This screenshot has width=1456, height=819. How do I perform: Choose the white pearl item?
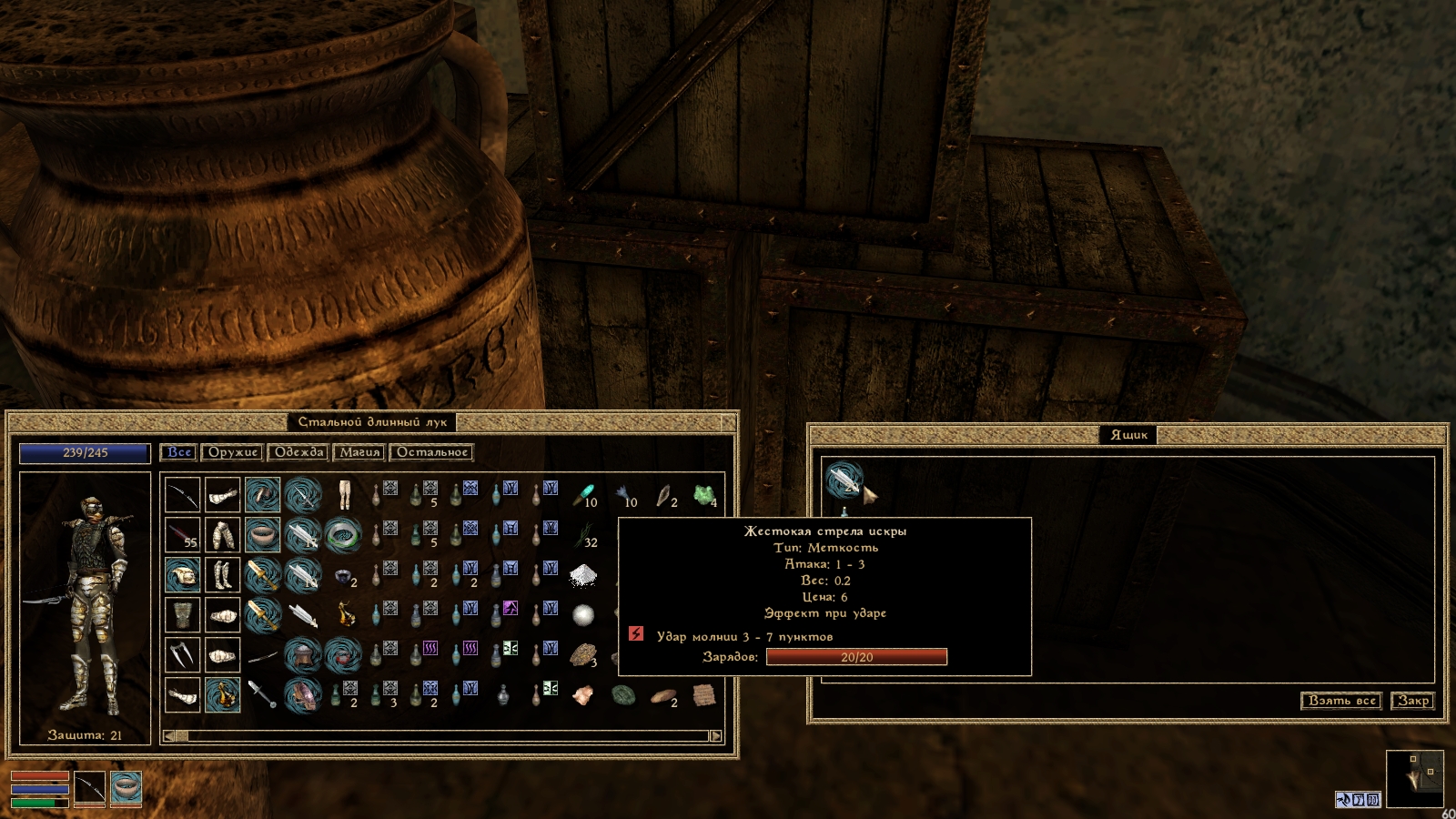tap(583, 615)
